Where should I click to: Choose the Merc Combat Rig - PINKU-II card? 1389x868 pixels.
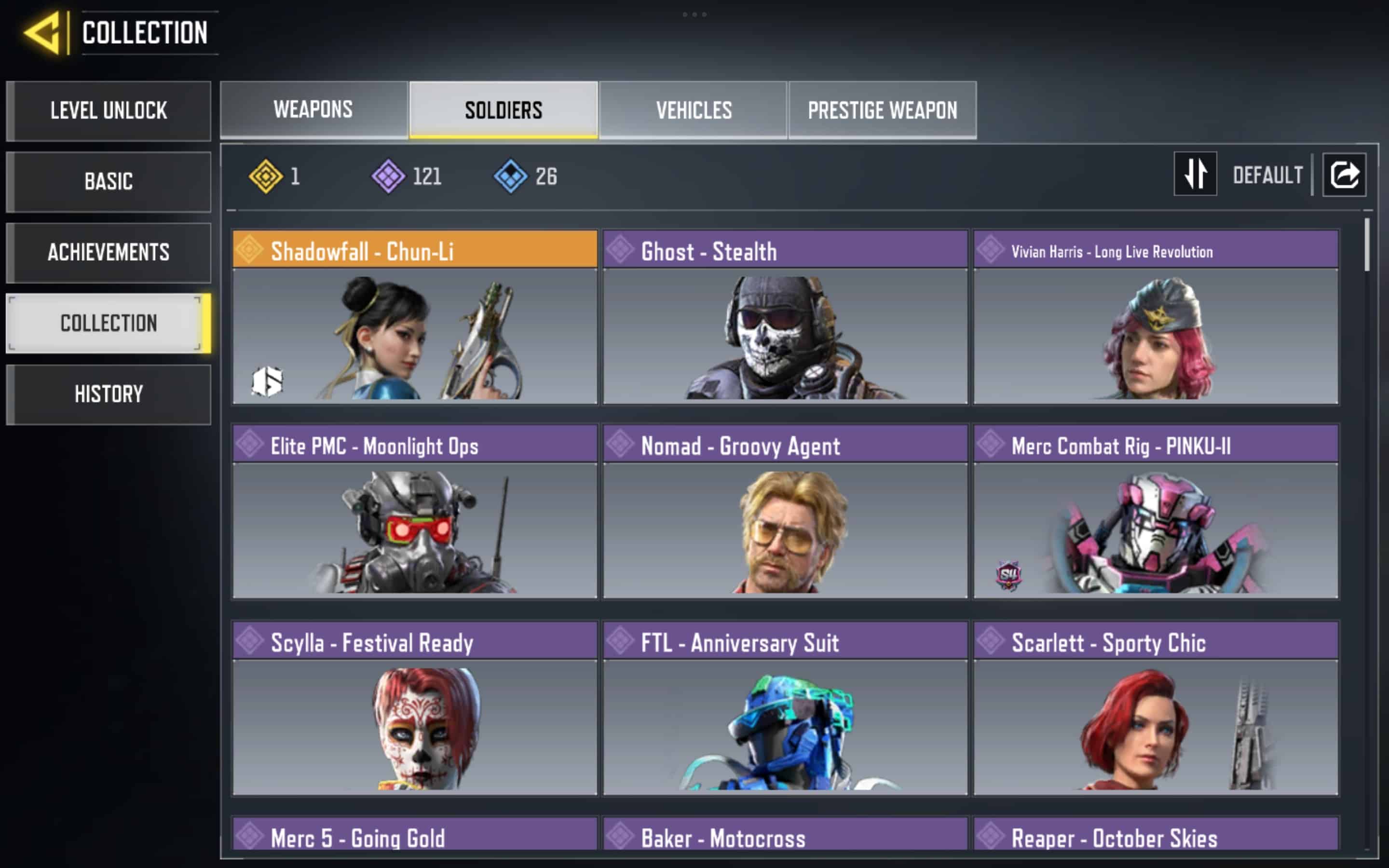[x=1156, y=512]
